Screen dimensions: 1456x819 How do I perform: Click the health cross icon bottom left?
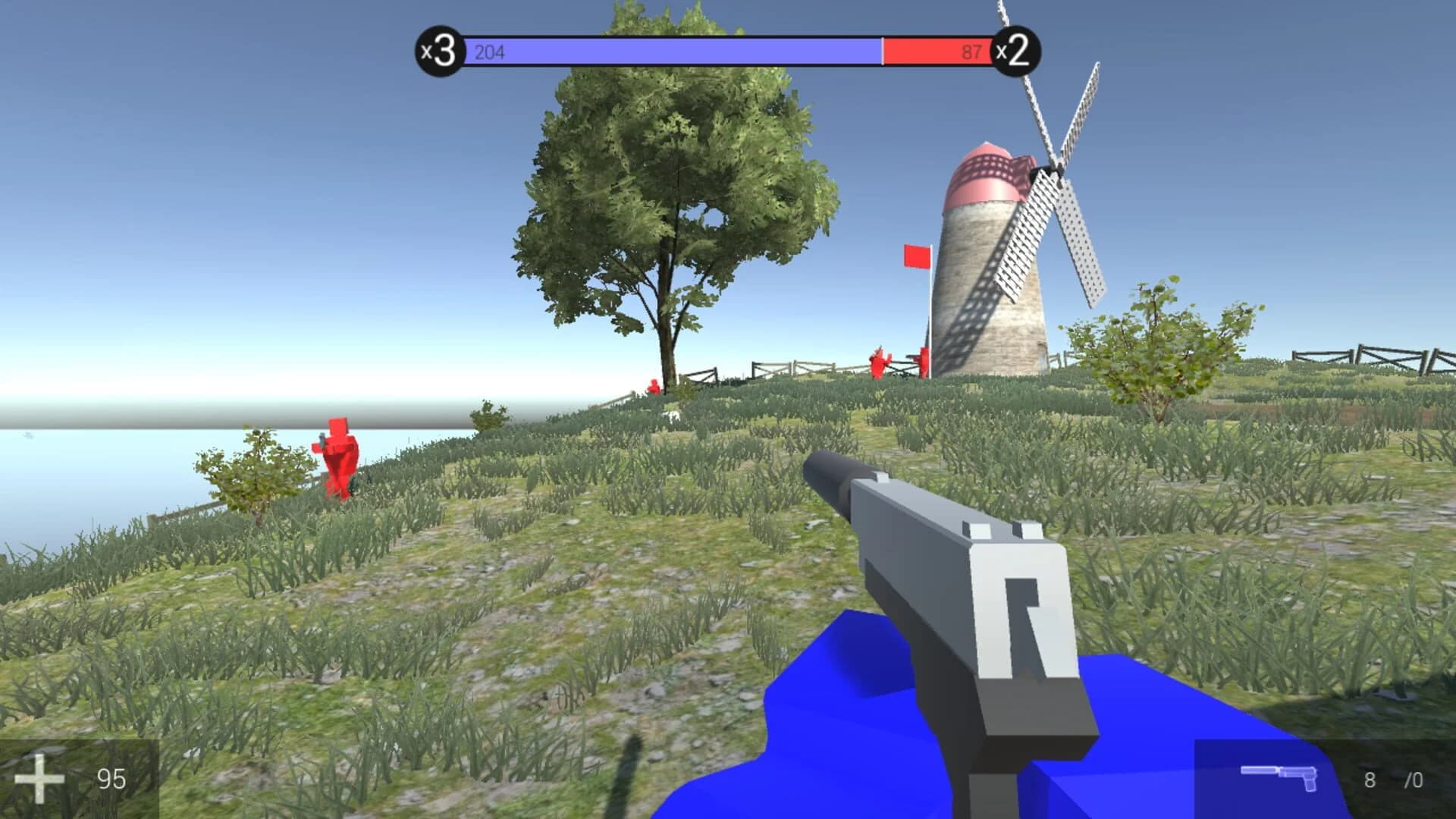tap(41, 778)
